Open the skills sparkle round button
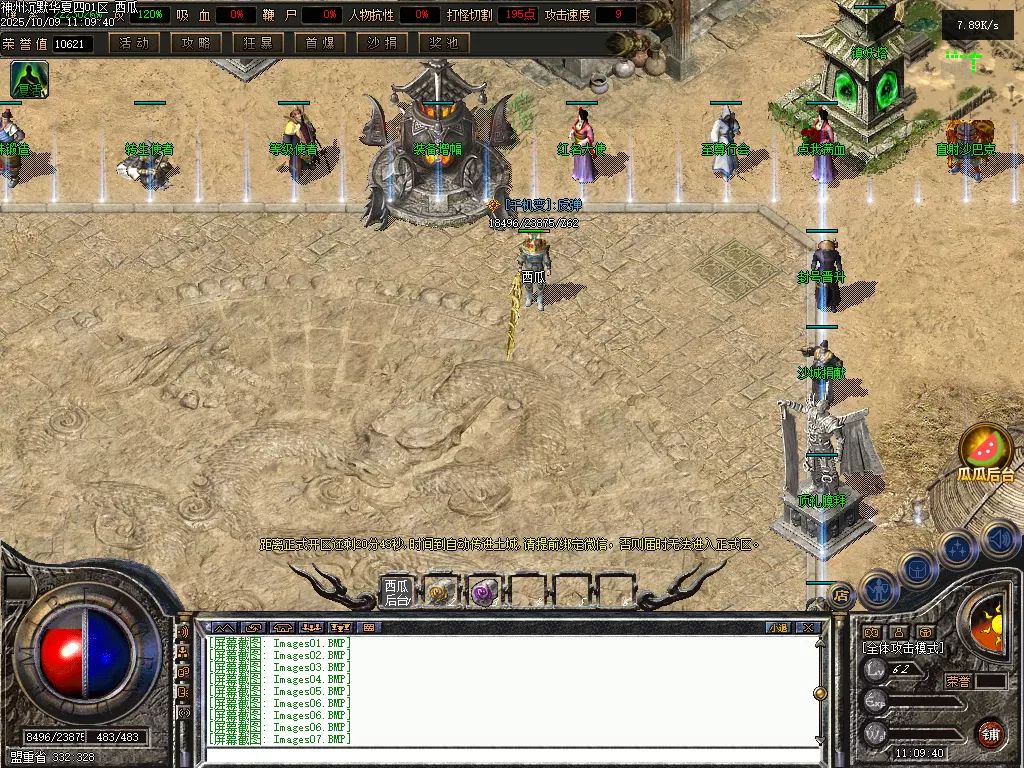The width and height of the screenshot is (1024, 768). click(x=957, y=549)
